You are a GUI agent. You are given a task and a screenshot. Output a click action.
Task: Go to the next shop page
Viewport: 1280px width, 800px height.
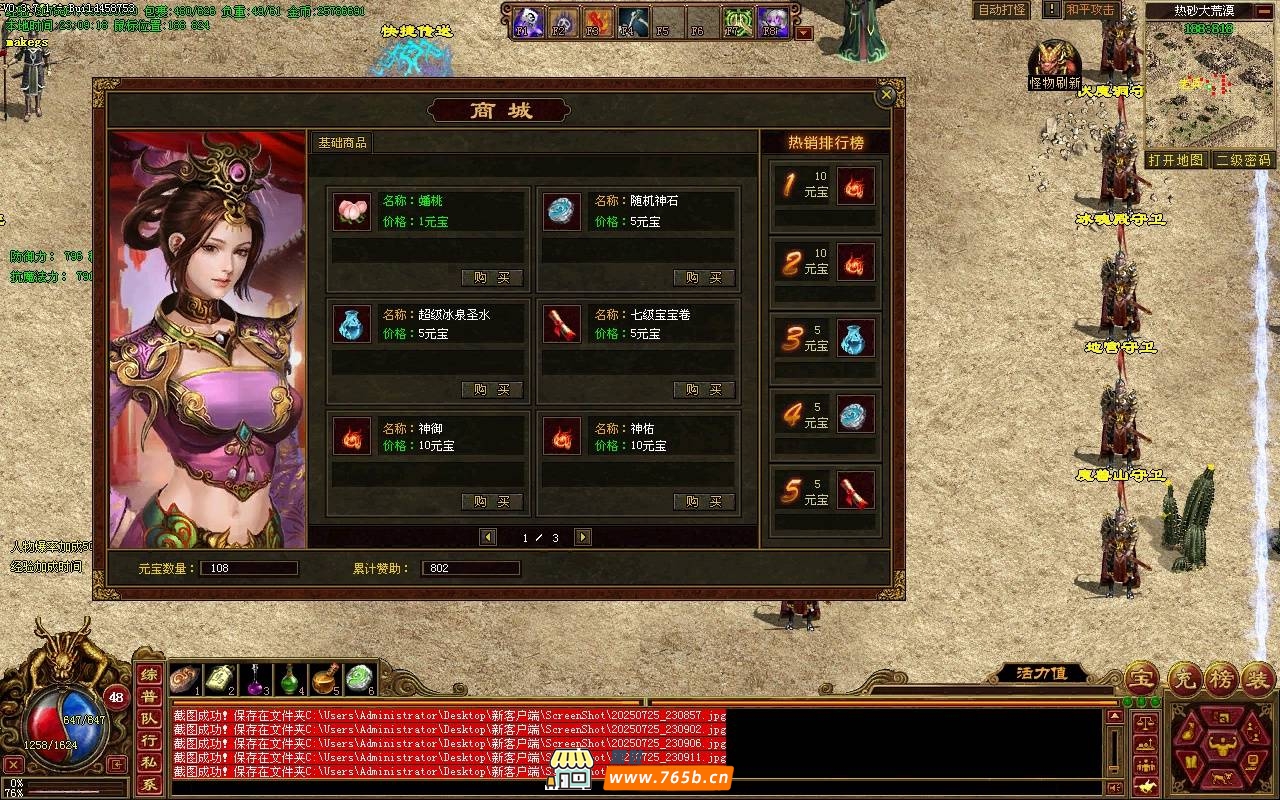point(583,538)
